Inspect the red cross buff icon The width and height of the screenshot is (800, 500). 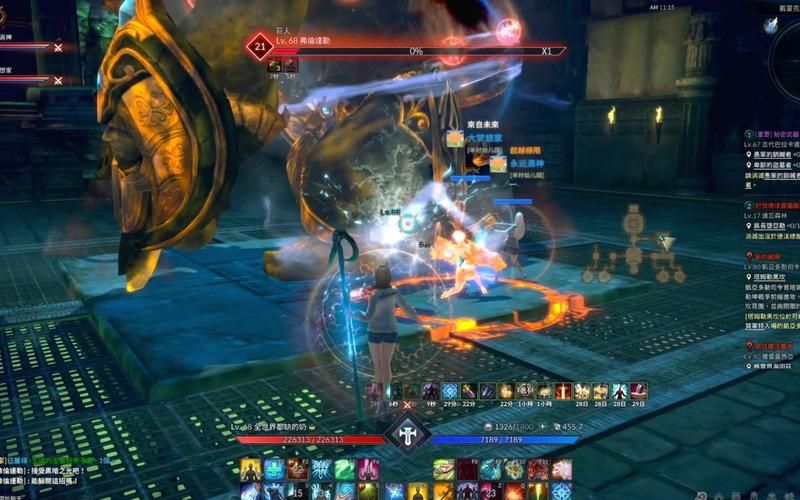point(563,391)
